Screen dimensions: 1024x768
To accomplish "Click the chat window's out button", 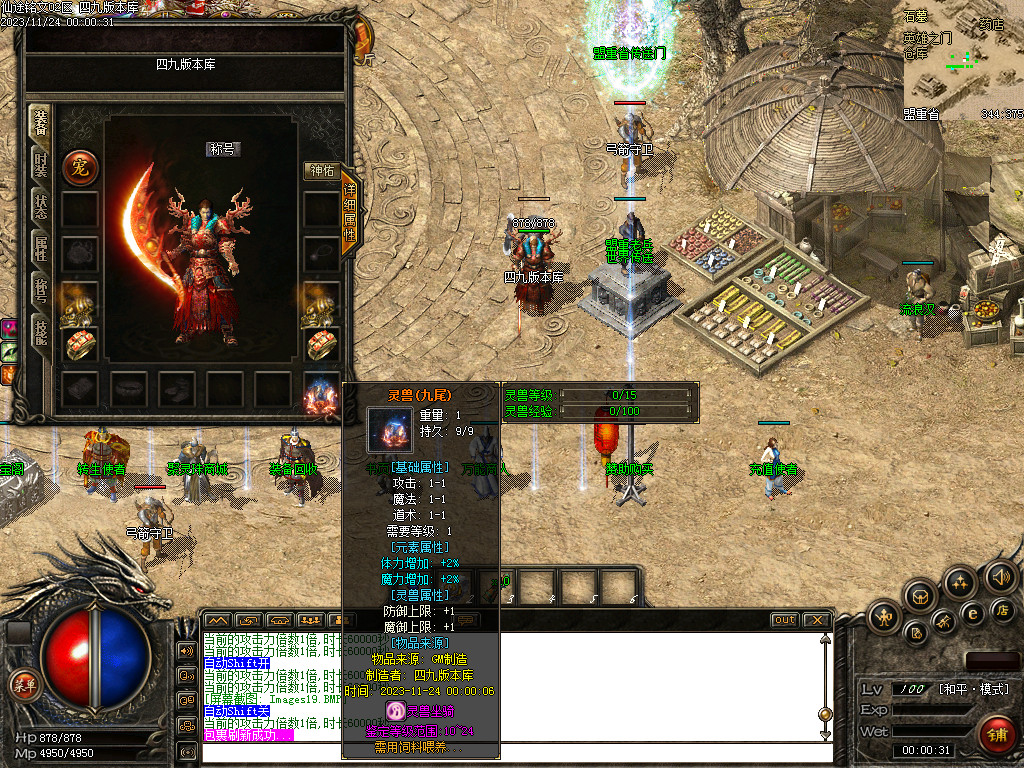I will (785, 620).
